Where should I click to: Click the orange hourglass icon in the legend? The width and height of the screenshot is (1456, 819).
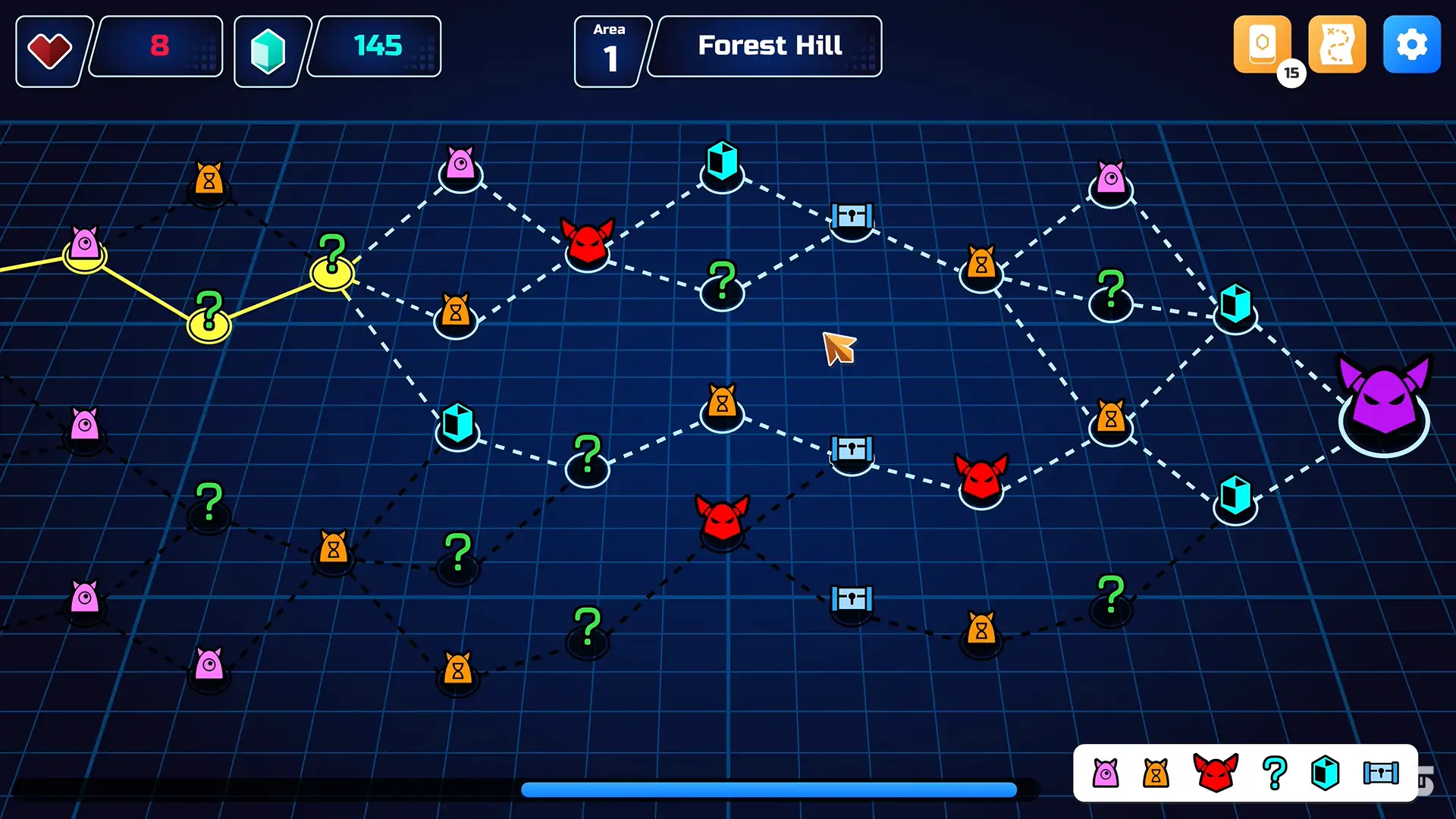pyautogui.click(x=1156, y=773)
